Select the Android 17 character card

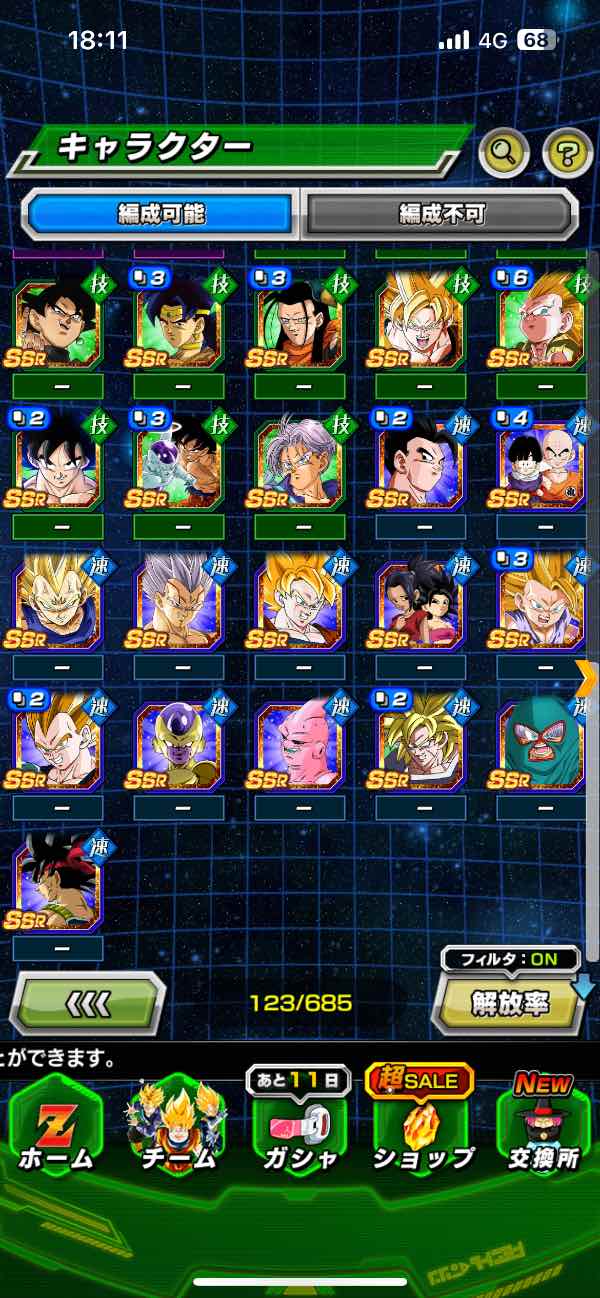coord(299,319)
